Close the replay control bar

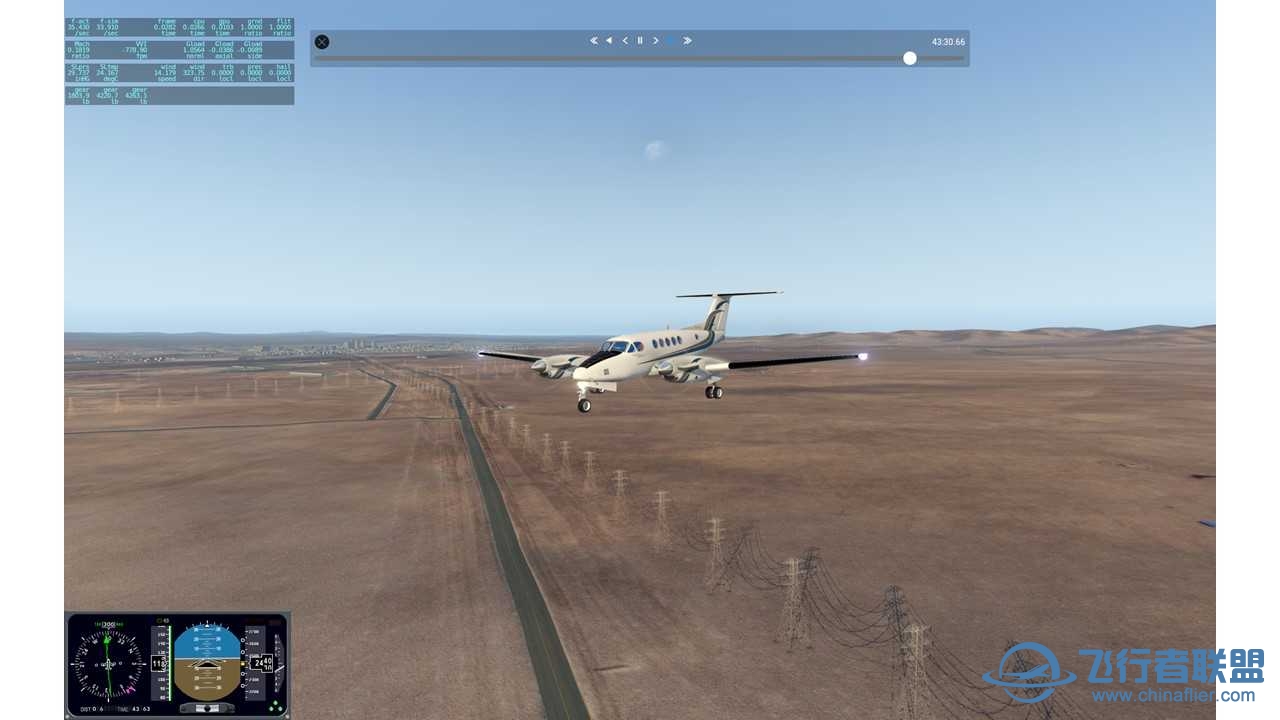(x=322, y=42)
